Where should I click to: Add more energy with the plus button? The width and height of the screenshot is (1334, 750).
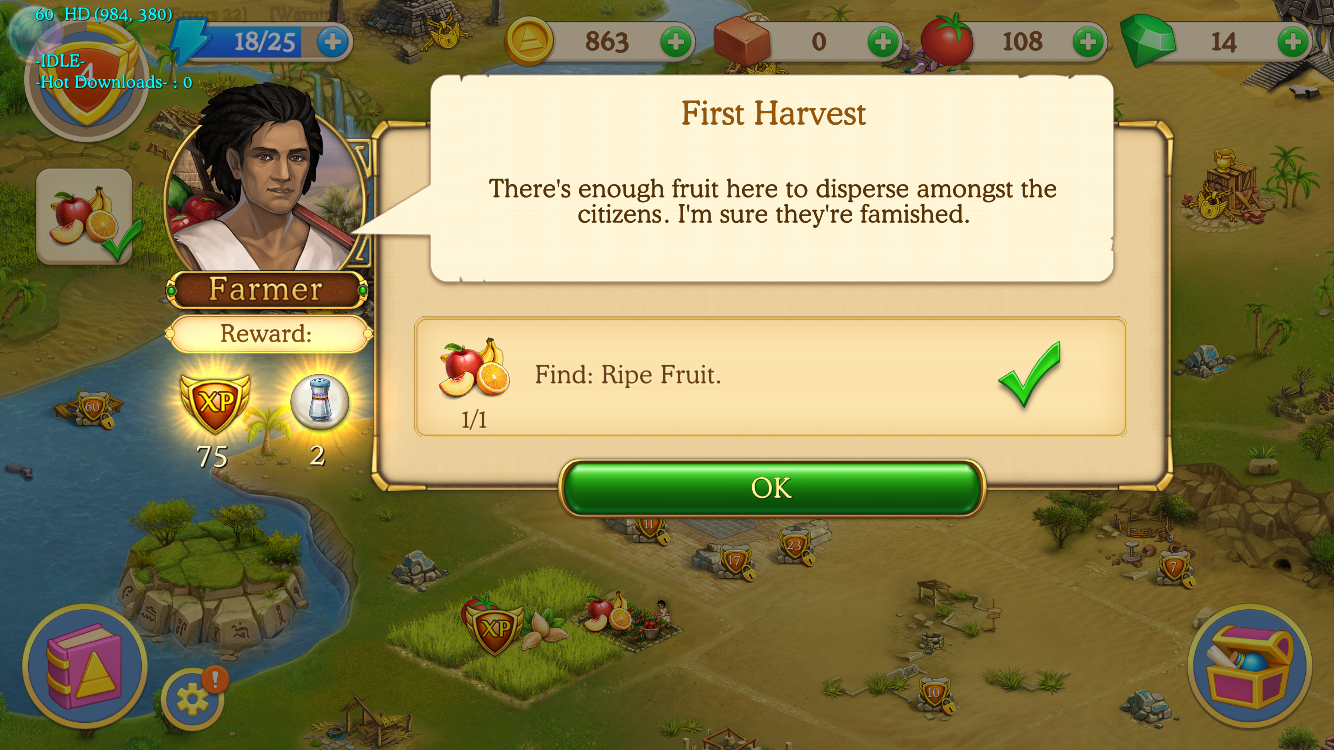[x=333, y=42]
